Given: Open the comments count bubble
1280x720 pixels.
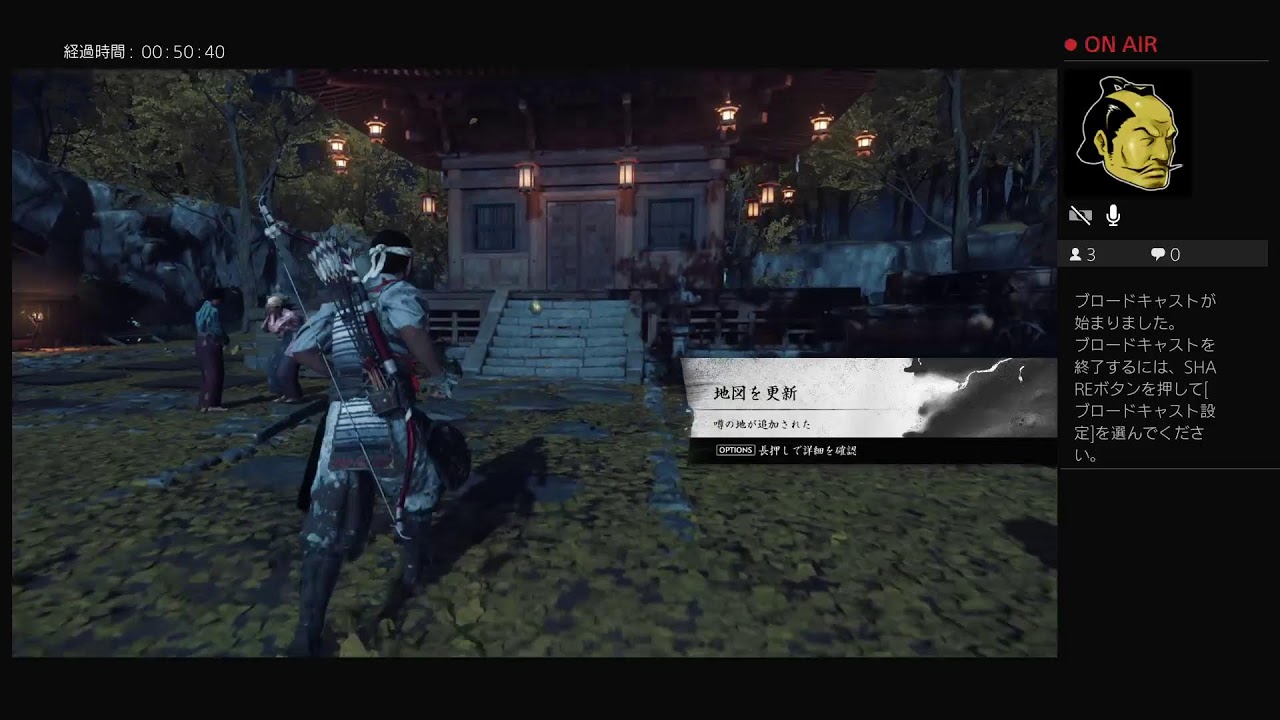Looking at the screenshot, I should (1165, 254).
